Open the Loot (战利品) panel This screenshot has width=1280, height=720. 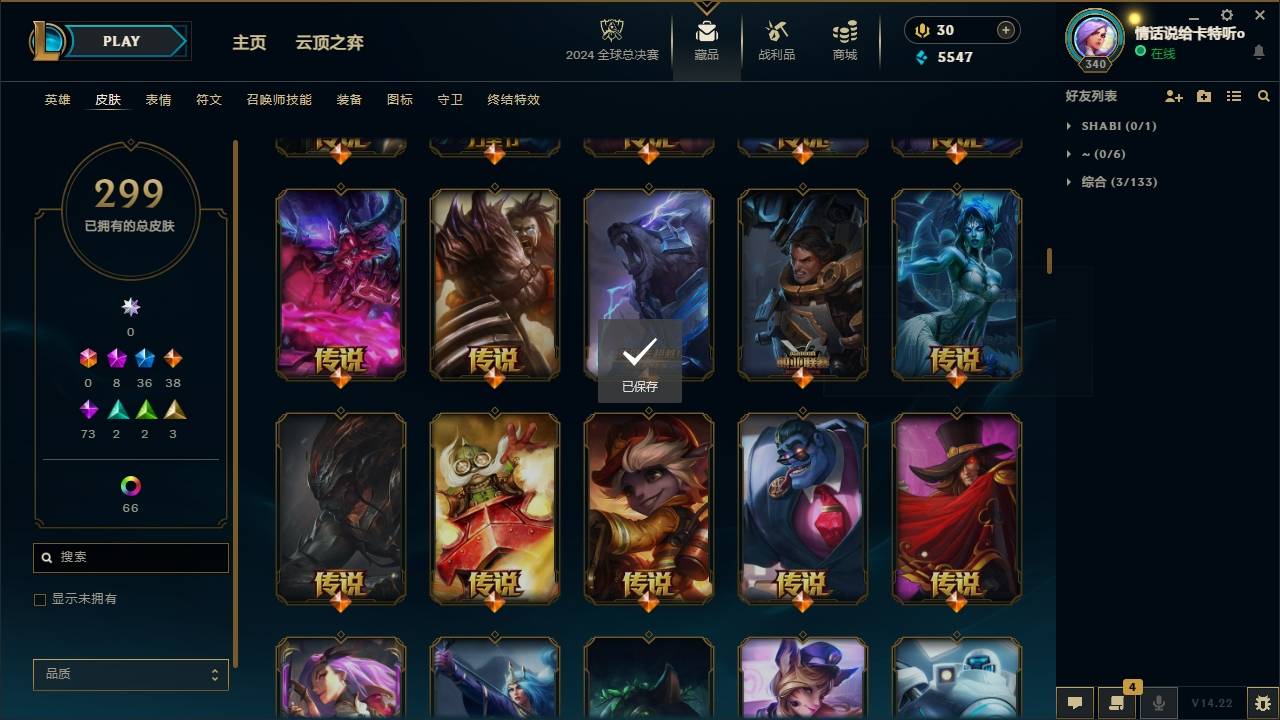pos(776,40)
